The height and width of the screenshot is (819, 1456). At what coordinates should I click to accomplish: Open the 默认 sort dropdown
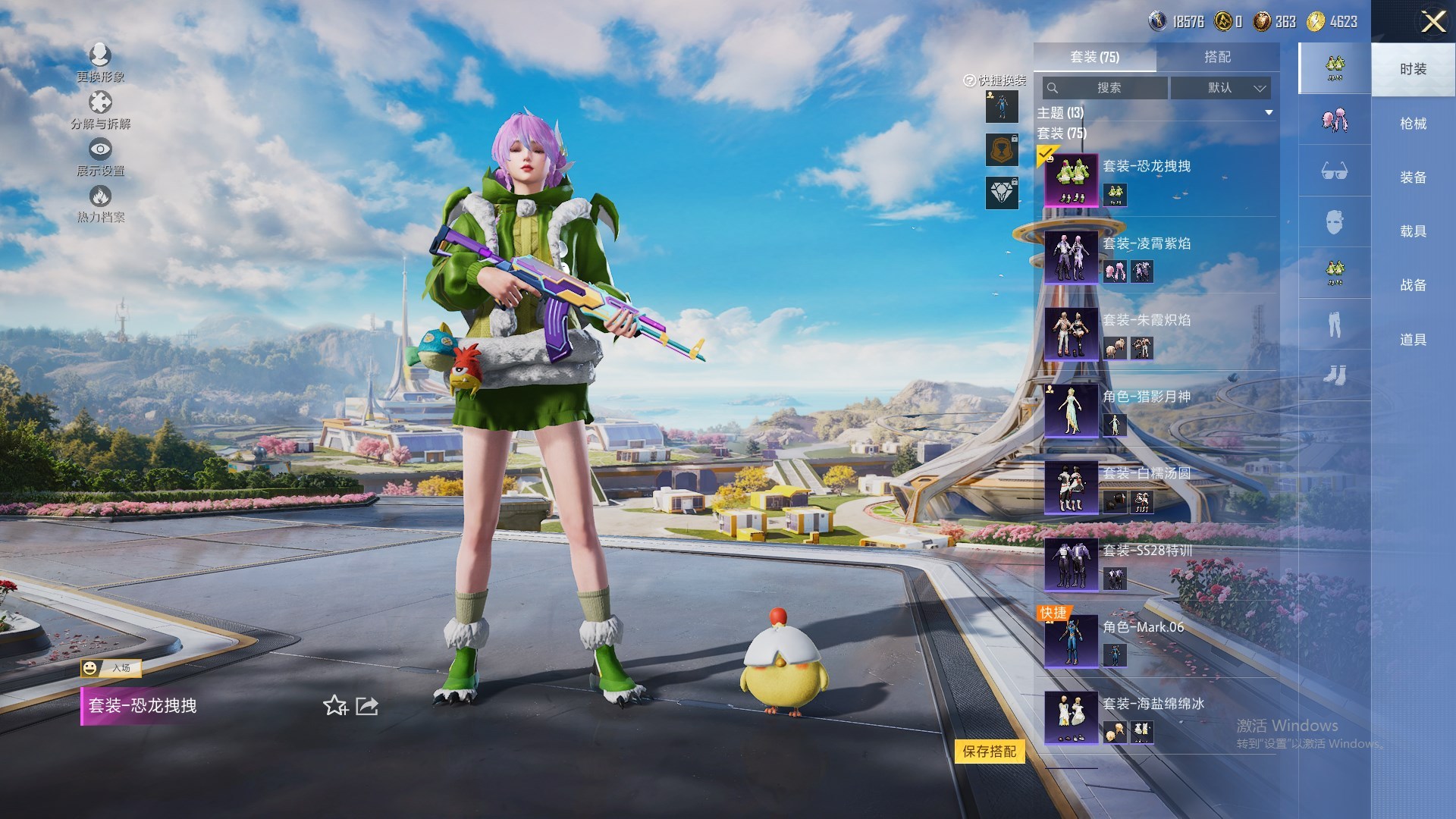click(x=1219, y=88)
